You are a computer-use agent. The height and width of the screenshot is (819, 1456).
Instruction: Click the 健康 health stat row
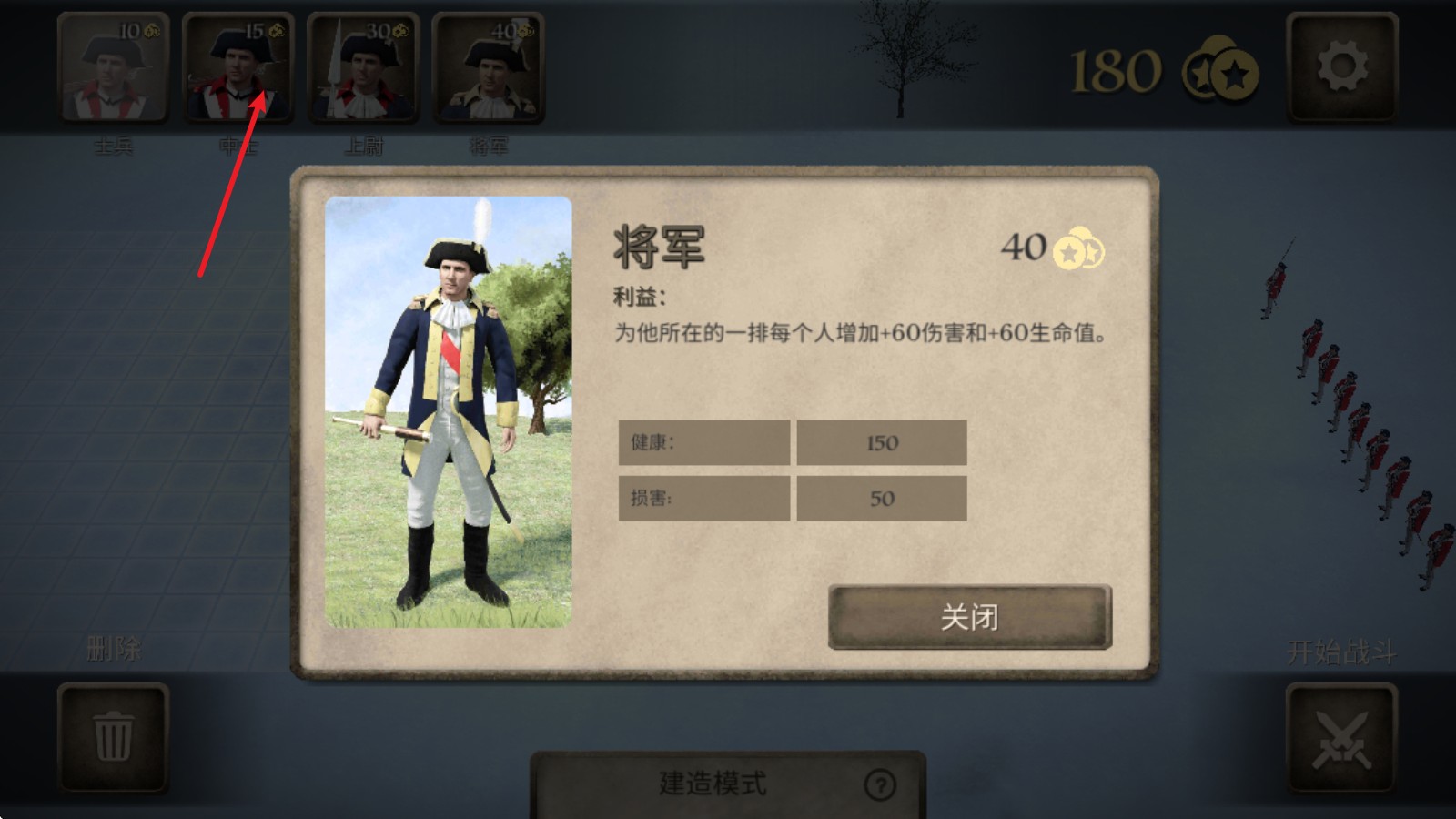pos(705,442)
